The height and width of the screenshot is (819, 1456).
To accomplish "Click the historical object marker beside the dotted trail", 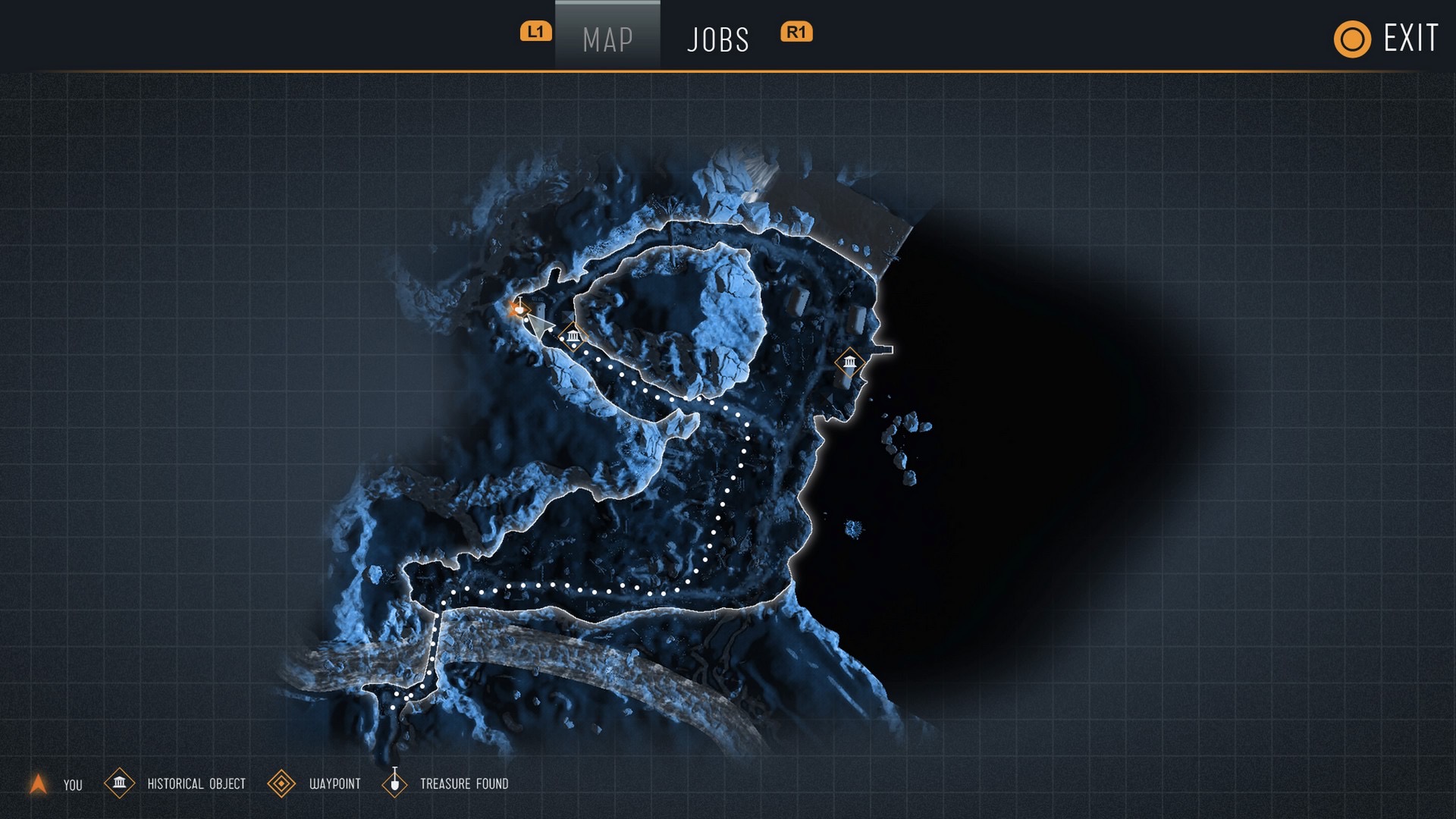I will 573,335.
